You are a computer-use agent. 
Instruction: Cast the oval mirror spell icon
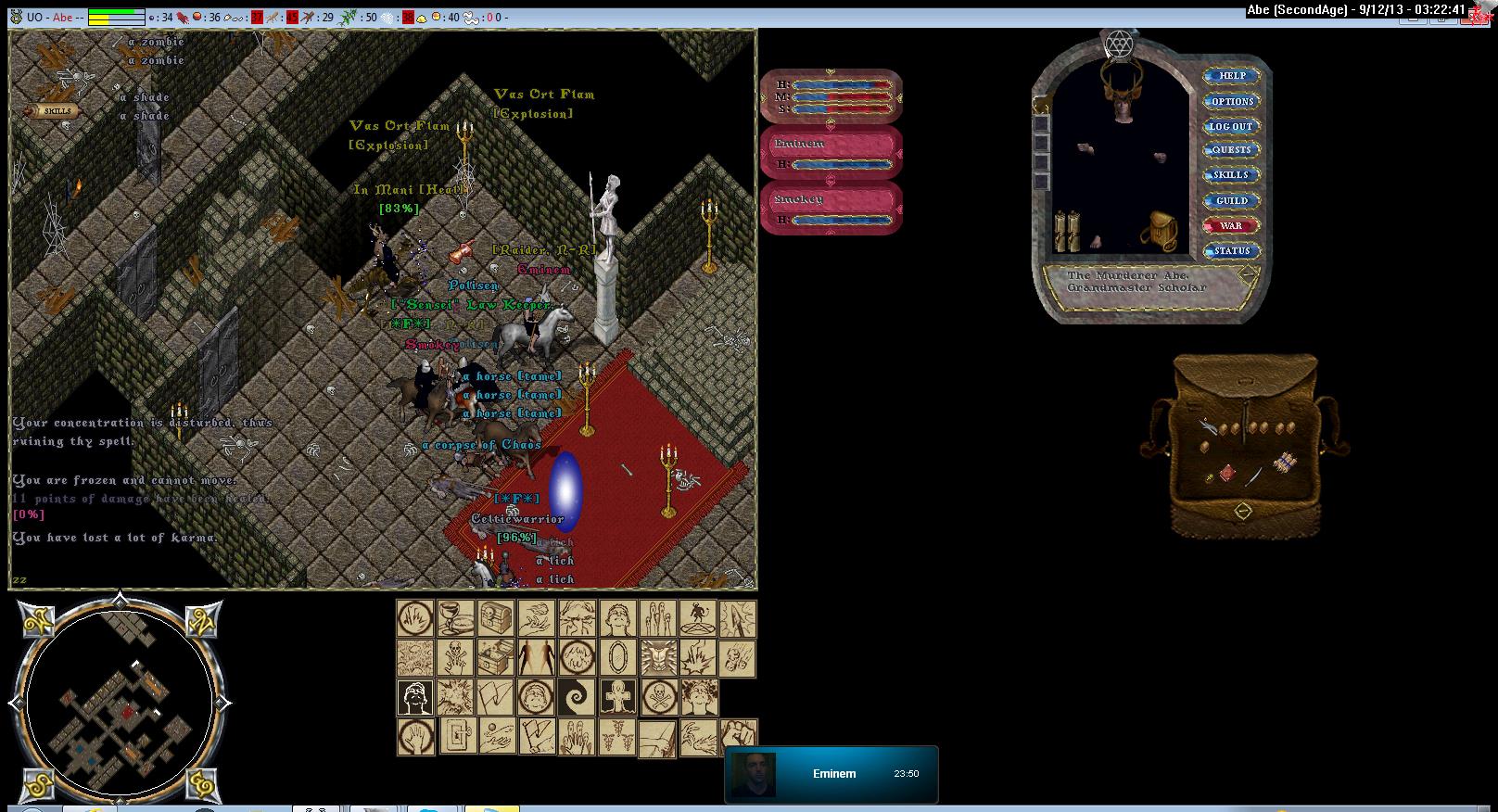(617, 658)
